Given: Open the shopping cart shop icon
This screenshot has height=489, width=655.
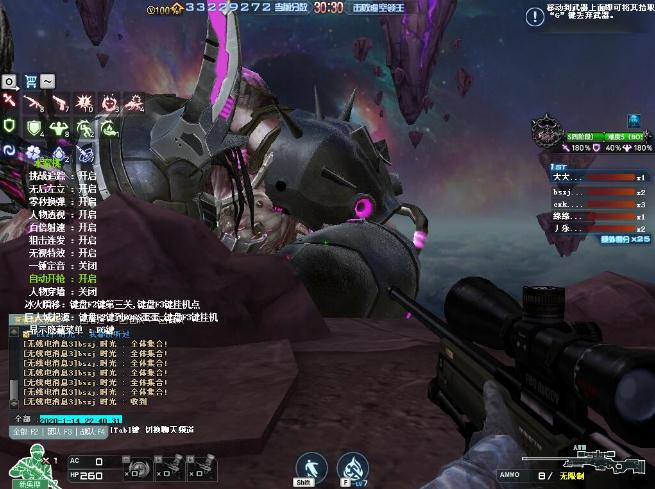Looking at the screenshot, I should coord(29,81).
